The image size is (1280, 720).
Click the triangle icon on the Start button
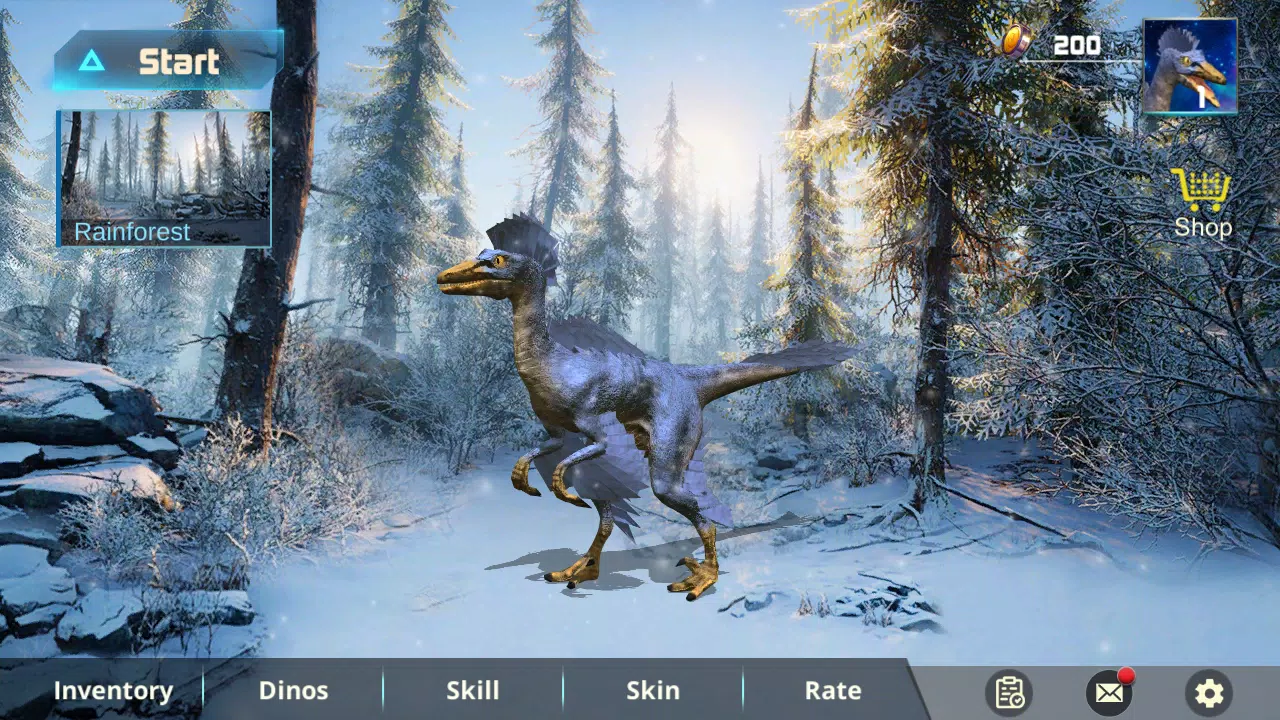[92, 61]
